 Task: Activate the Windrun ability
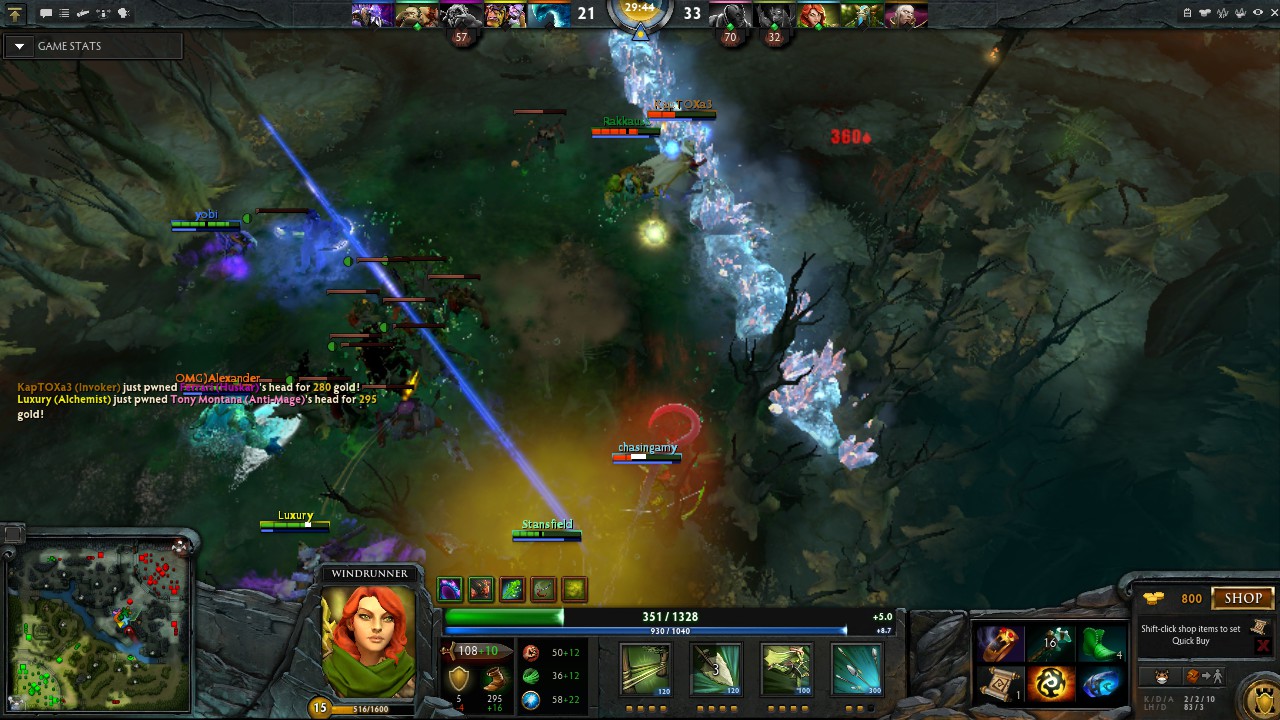pyautogui.click(x=786, y=669)
